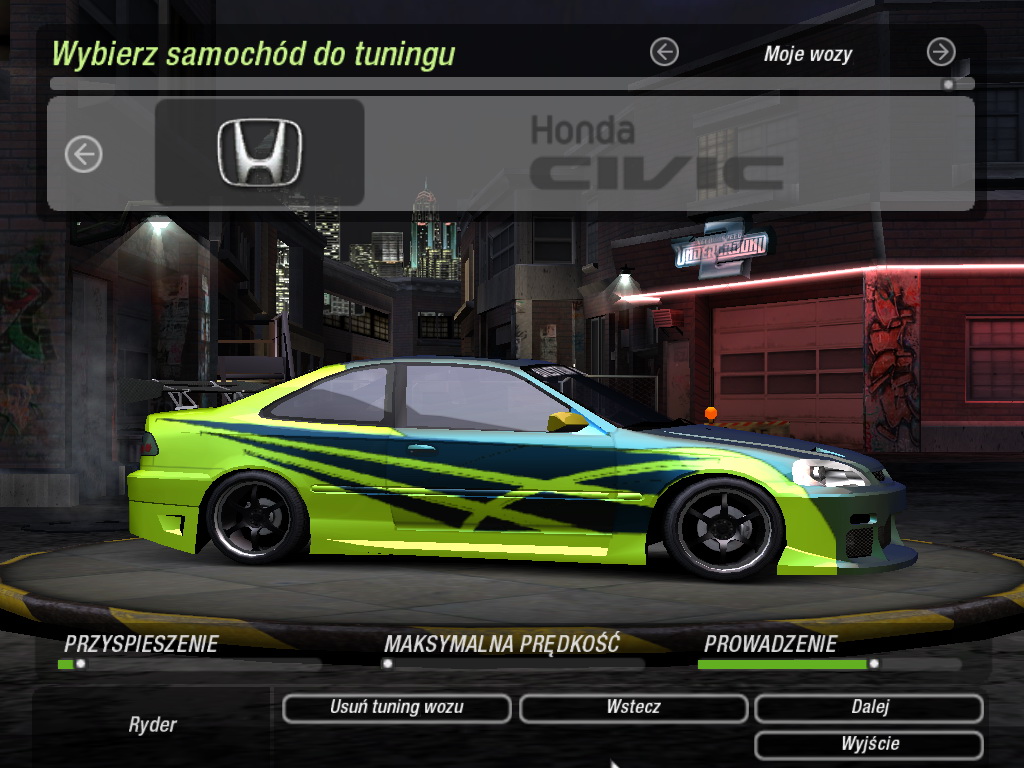The width and height of the screenshot is (1024, 768).
Task: Switch category with the left arrow beside Moje wozy
Action: 664,52
